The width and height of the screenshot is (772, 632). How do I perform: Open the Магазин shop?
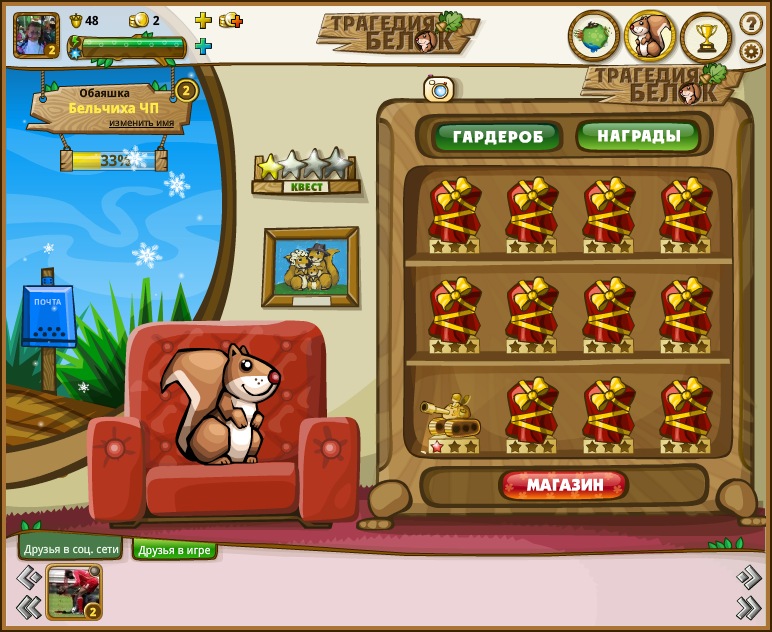click(x=564, y=485)
